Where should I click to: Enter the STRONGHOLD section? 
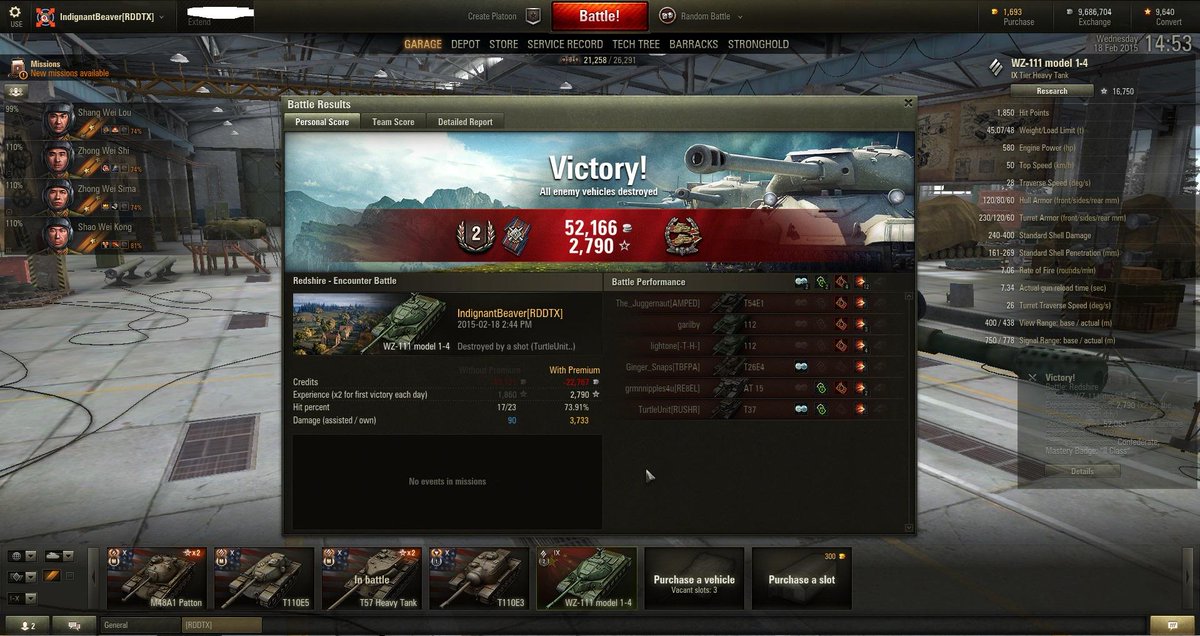pos(758,44)
